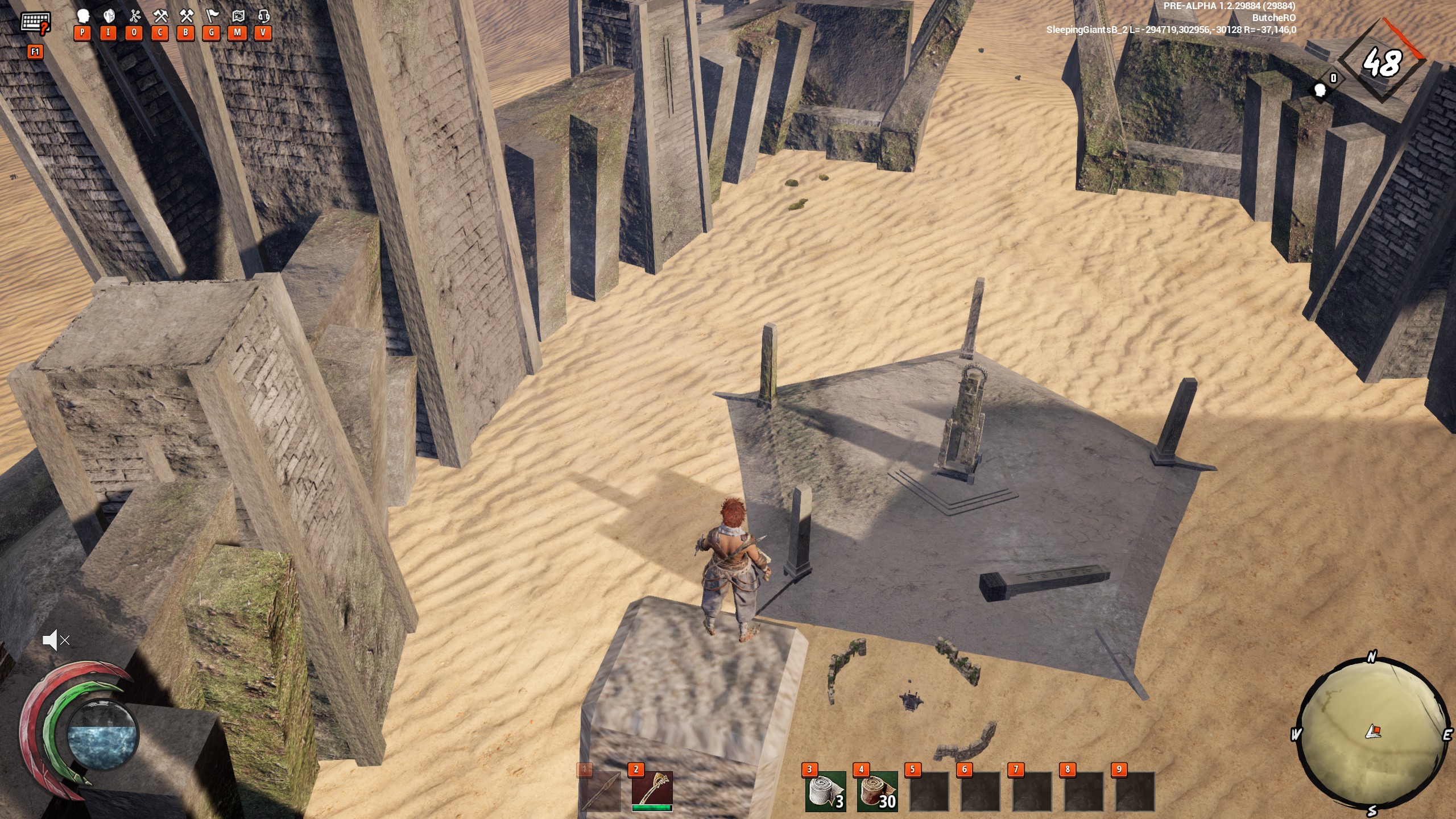
Task: Click the circular compass minimap
Action: 1373,734
